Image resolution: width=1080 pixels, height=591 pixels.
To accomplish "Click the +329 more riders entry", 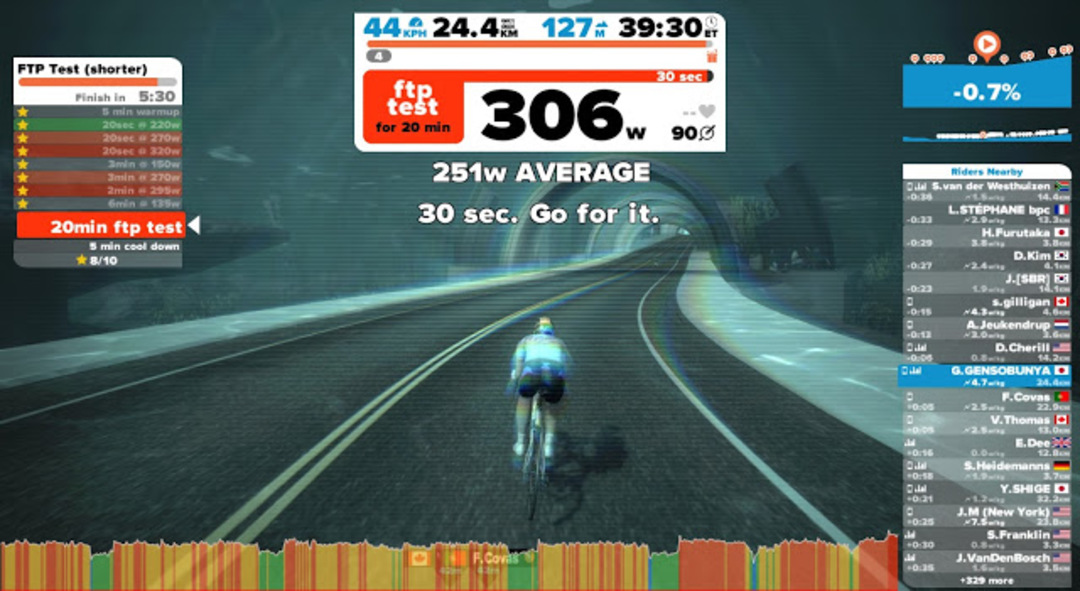I will 986,580.
